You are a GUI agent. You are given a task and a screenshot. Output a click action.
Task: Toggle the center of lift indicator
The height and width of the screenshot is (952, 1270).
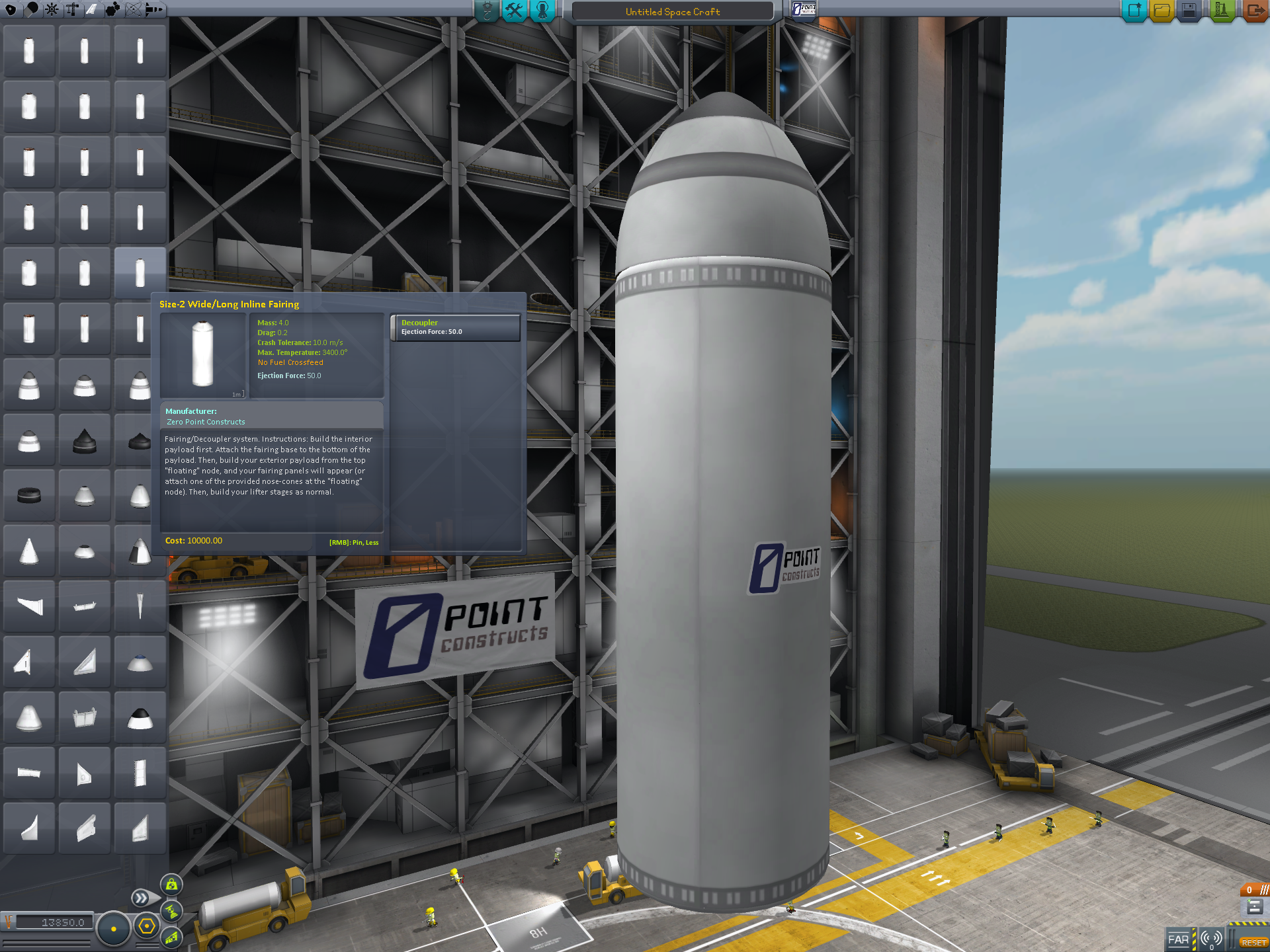tap(171, 937)
